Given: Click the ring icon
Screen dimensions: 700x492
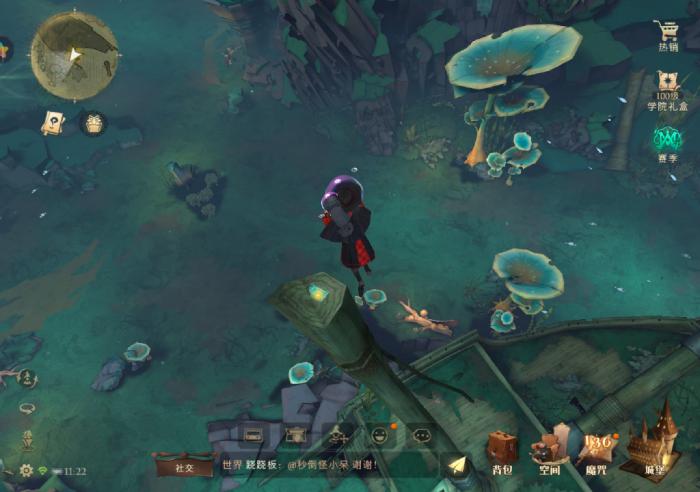Looking at the screenshot, I should click(x=27, y=408).
